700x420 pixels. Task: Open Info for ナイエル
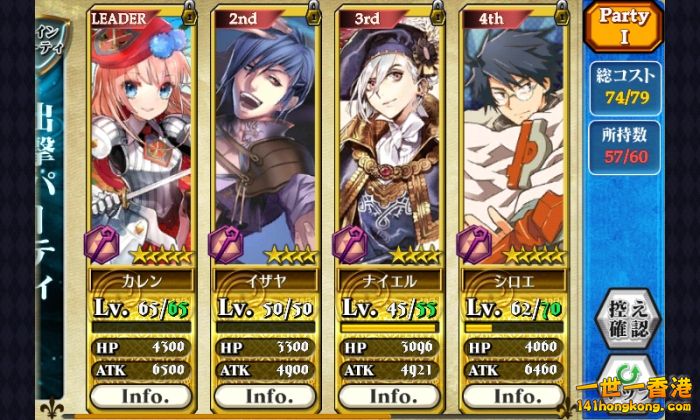point(391,395)
